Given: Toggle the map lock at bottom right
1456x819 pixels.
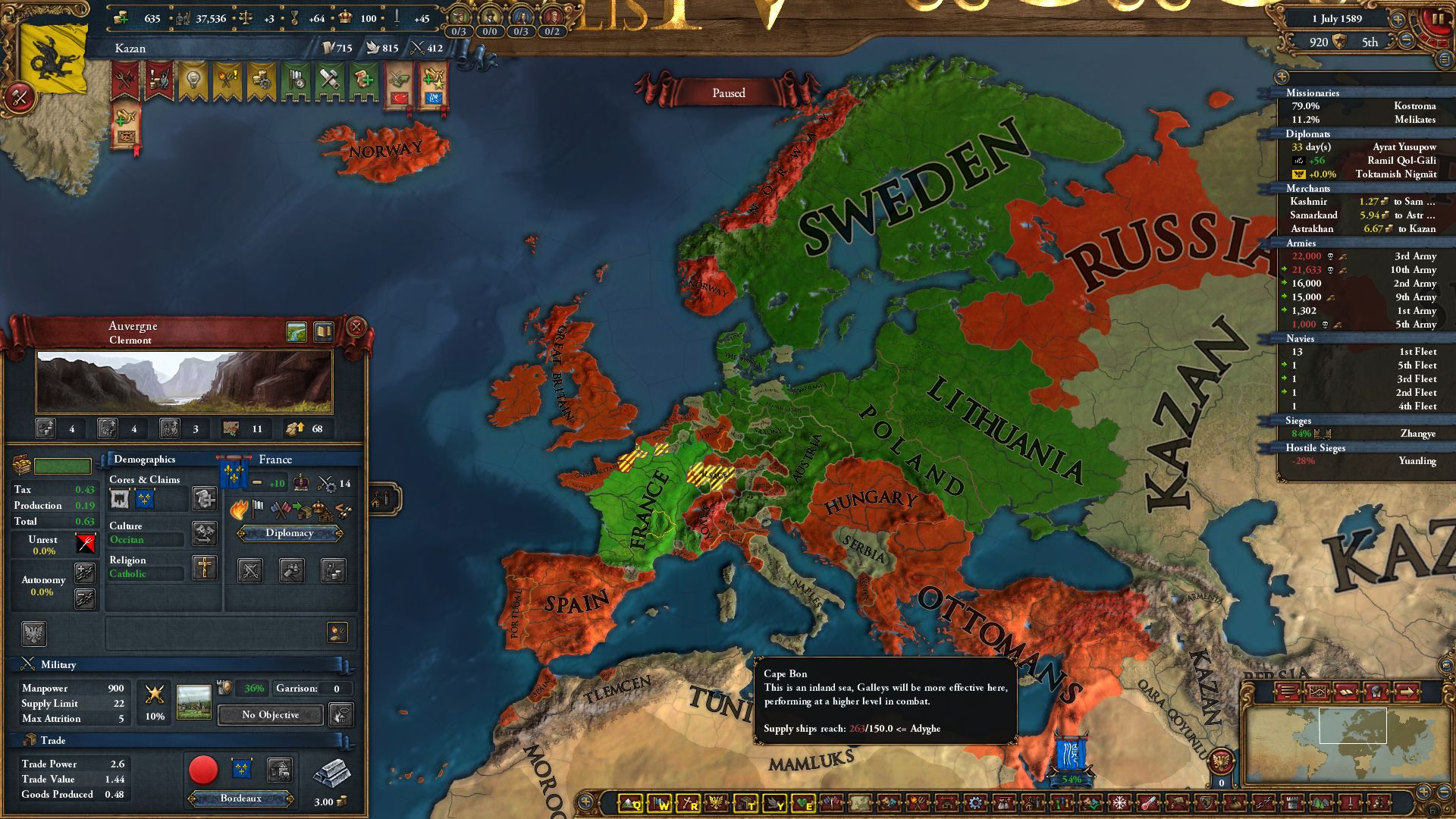Looking at the screenshot, I should (1432, 808).
